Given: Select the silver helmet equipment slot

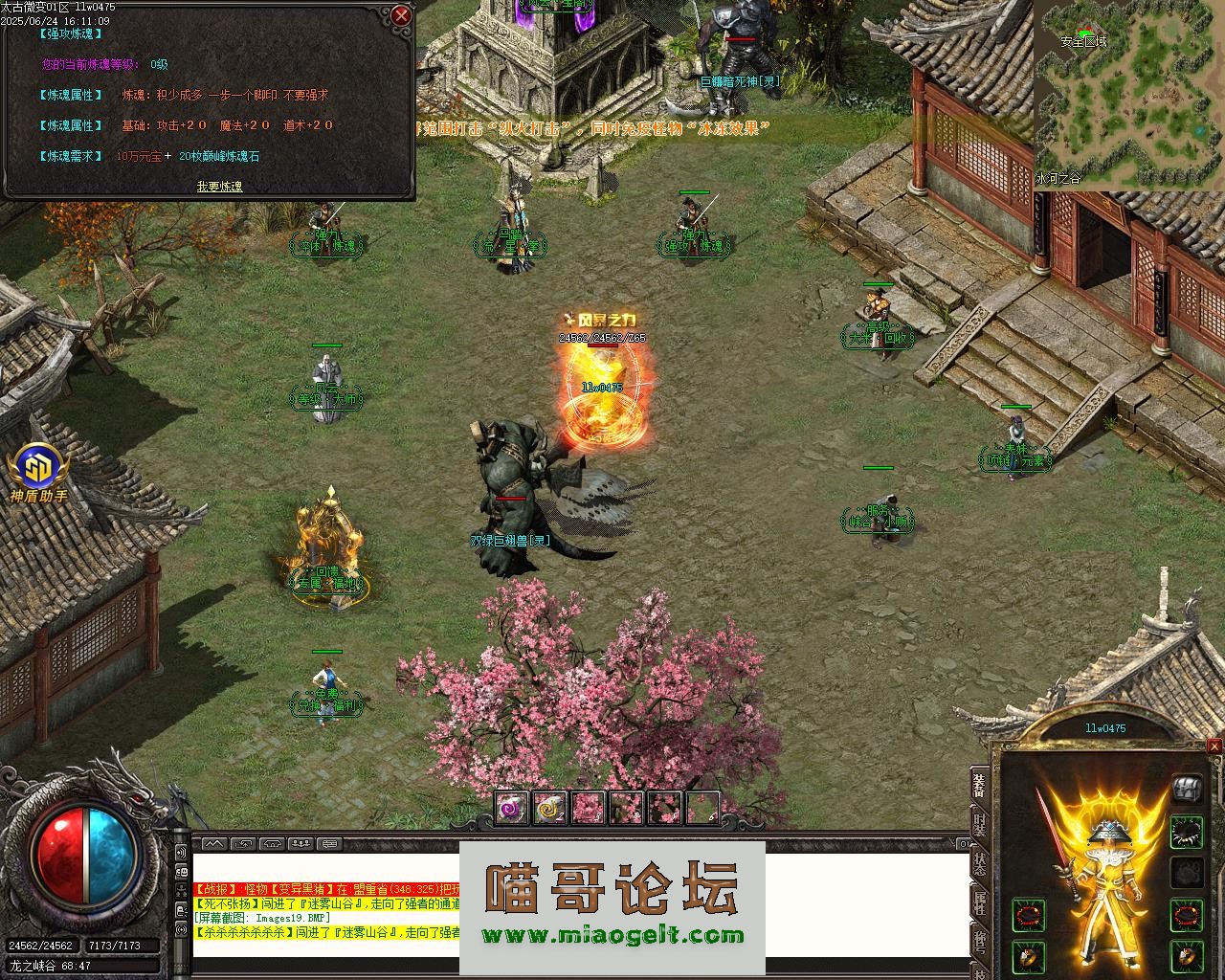Looking at the screenshot, I should (1187, 788).
